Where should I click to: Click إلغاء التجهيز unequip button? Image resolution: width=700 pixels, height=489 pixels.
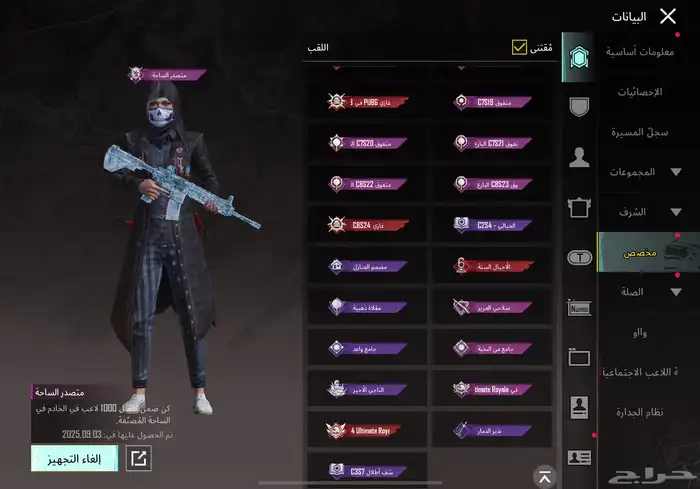[74, 459]
